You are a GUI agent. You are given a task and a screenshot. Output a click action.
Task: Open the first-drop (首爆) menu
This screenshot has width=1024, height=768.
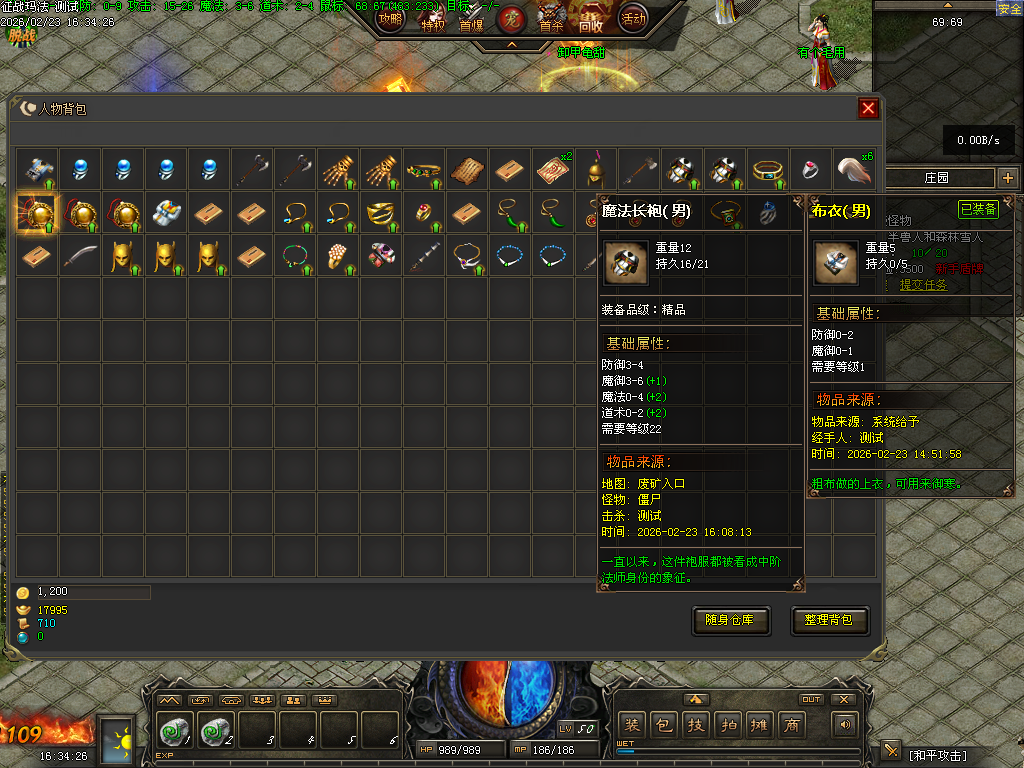(471, 22)
